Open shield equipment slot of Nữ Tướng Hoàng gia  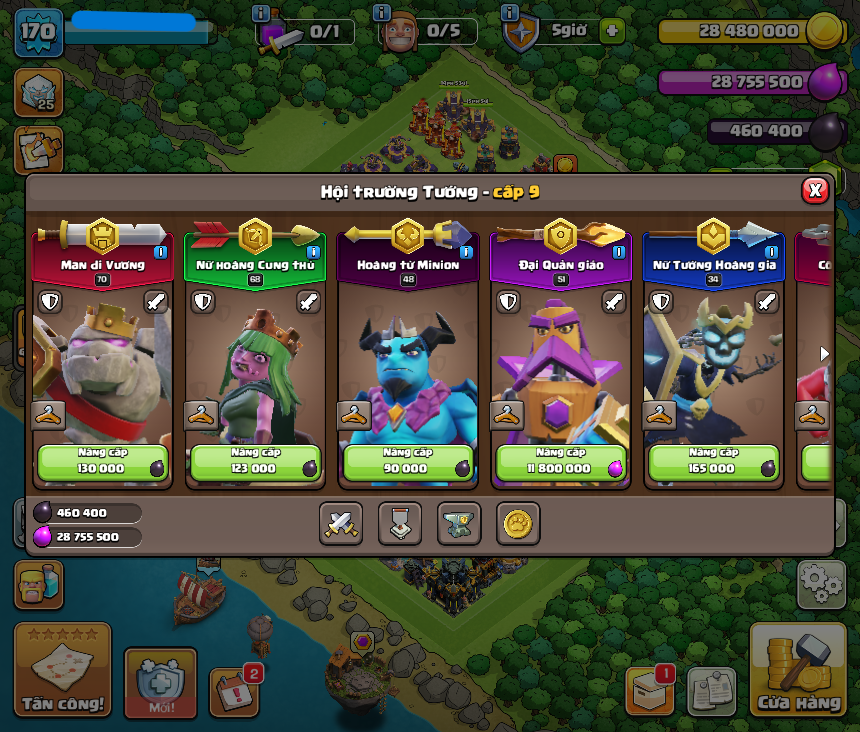[661, 301]
